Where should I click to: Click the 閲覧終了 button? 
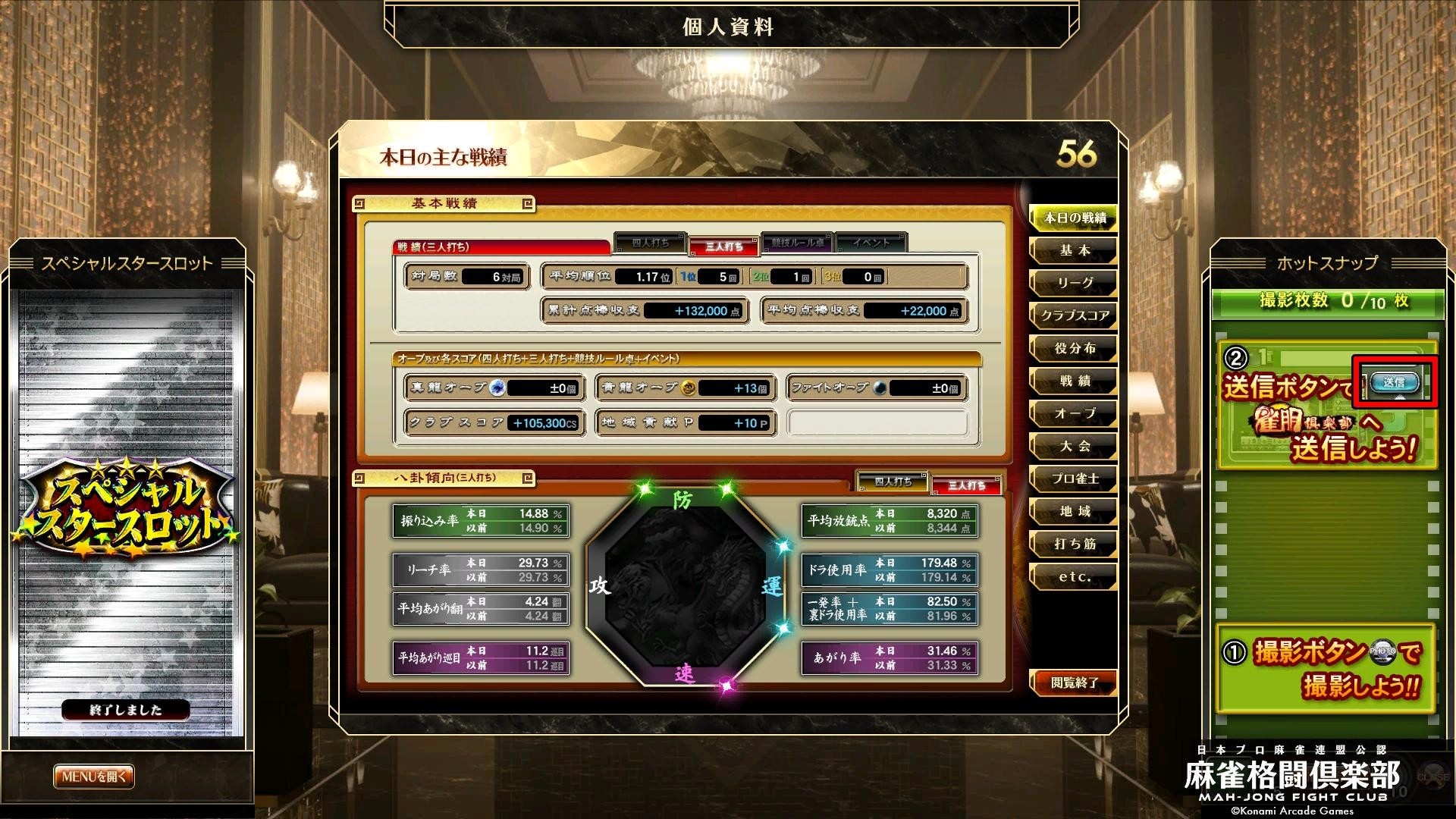tap(1074, 683)
